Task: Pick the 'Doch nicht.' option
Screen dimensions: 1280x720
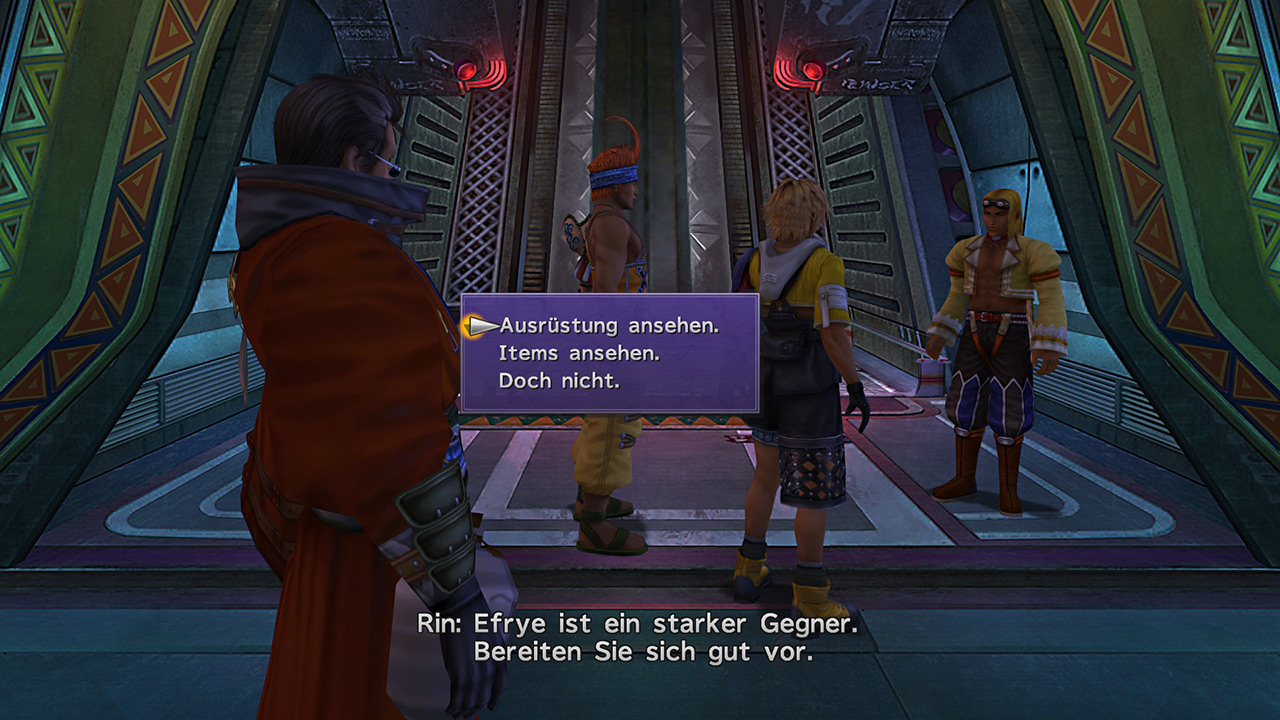Action: (558, 381)
